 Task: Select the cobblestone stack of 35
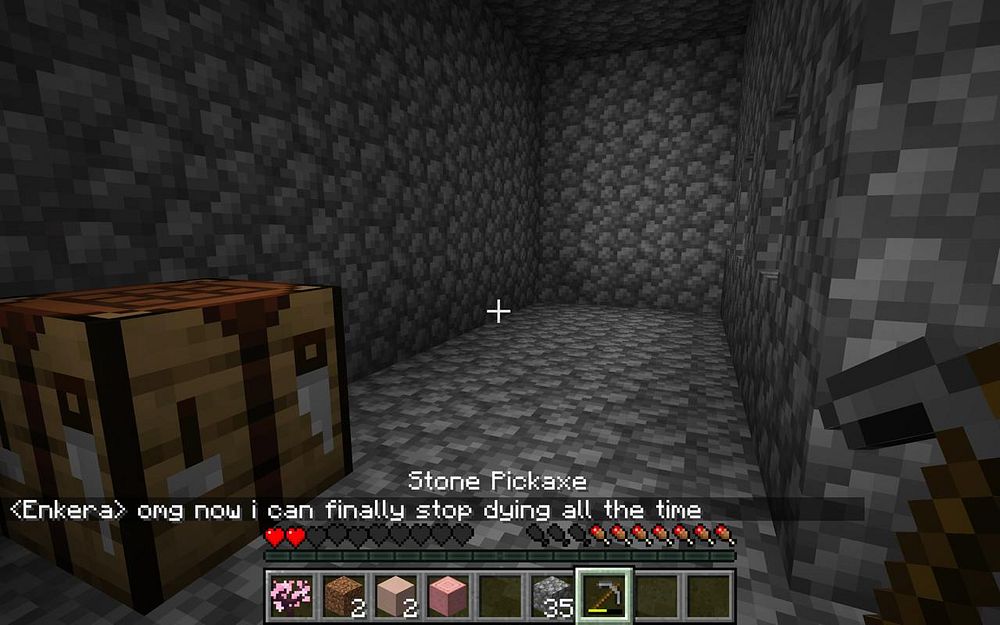click(551, 595)
